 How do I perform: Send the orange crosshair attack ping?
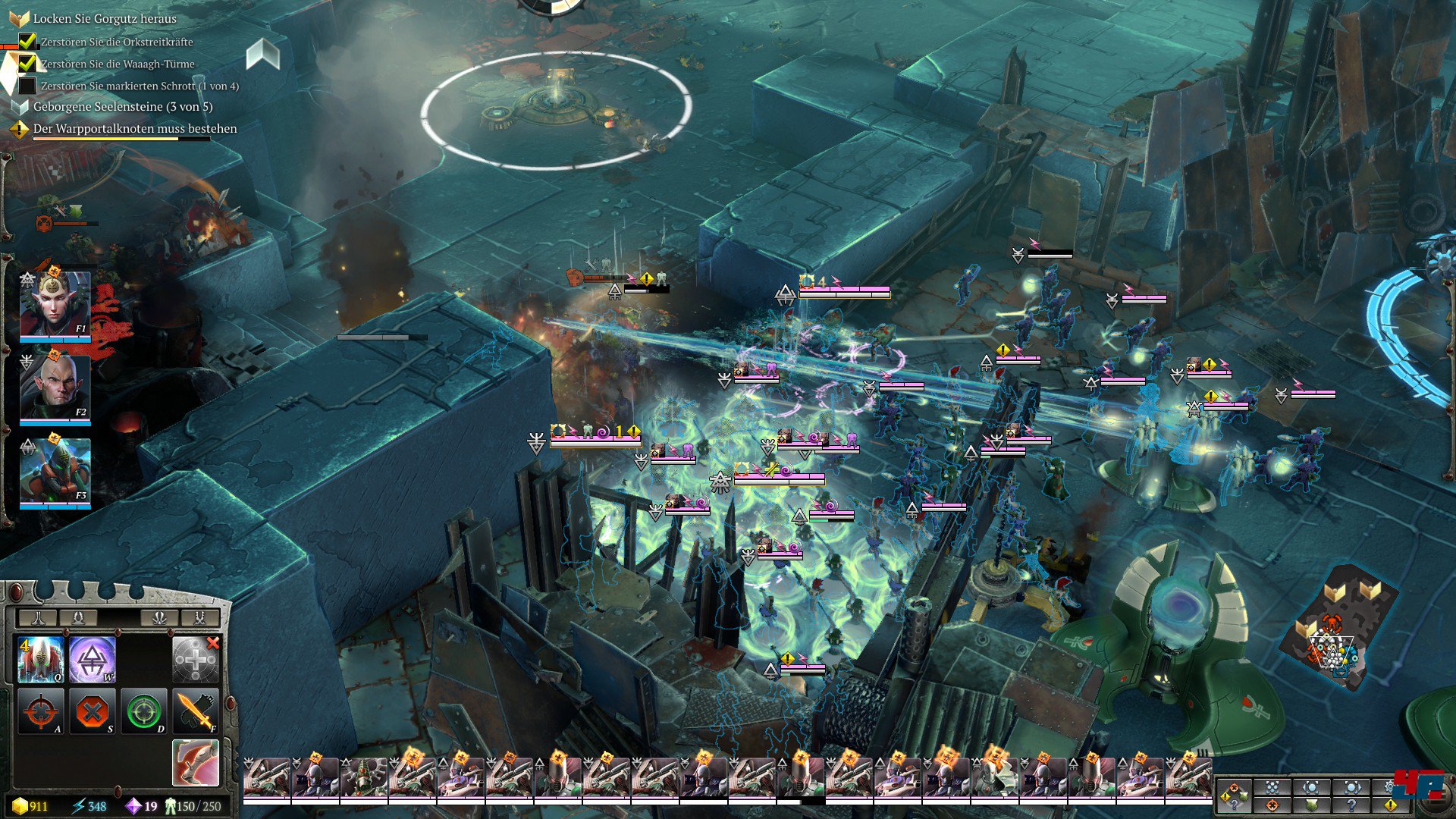point(1272,805)
